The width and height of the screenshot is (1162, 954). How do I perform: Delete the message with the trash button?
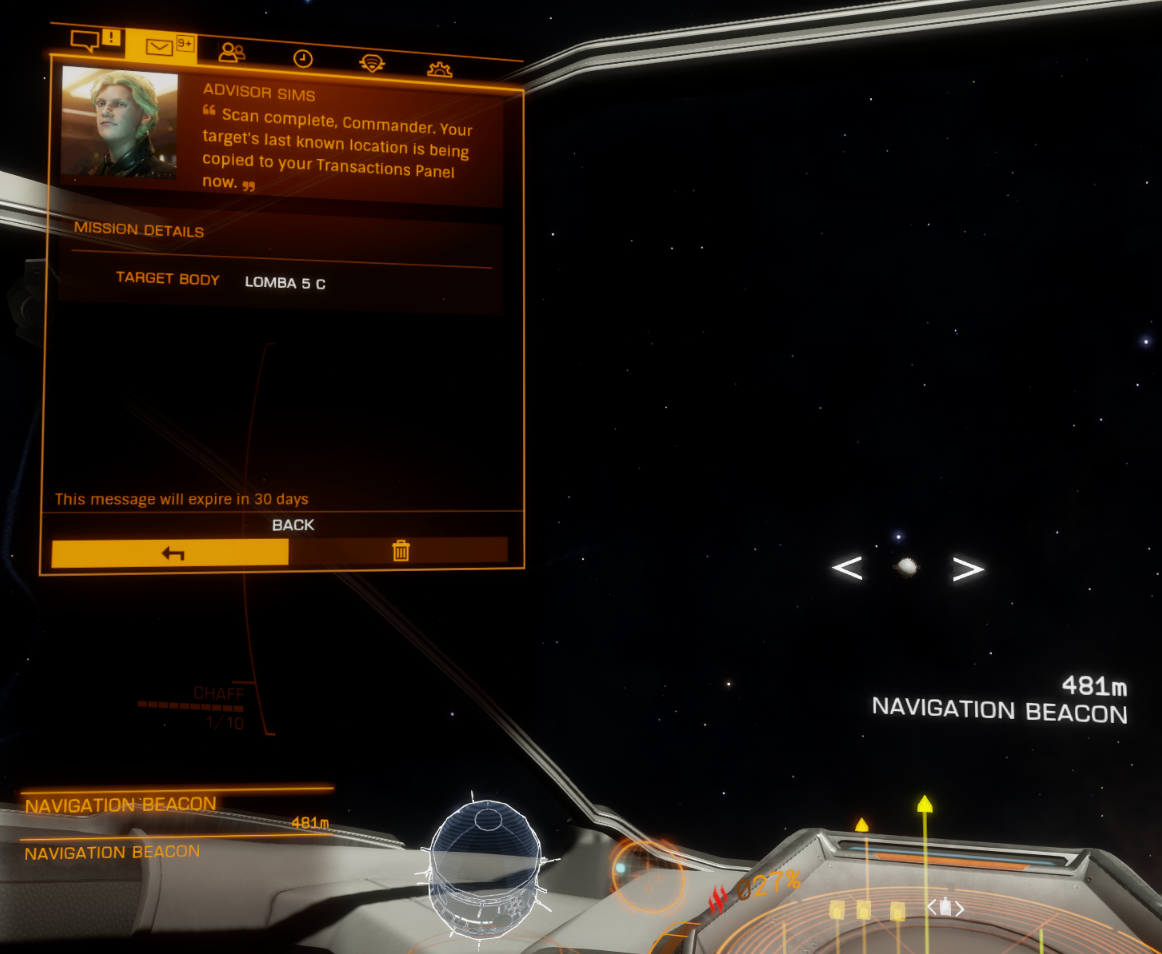(400, 550)
